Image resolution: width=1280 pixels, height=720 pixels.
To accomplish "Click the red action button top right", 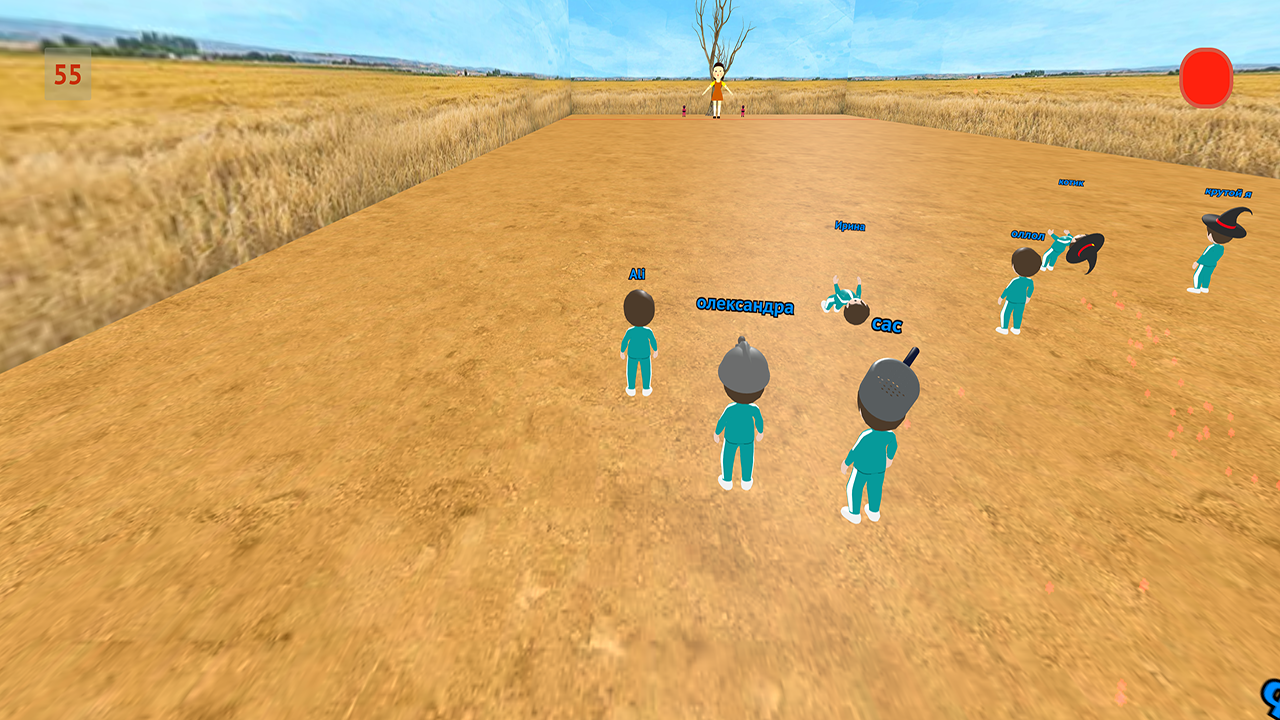I will point(1207,76).
